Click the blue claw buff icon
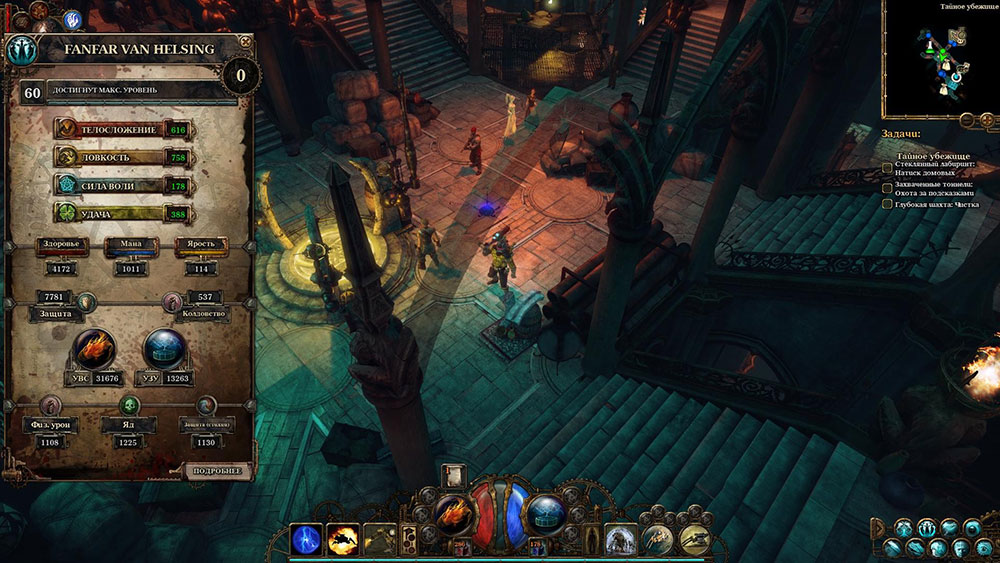The image size is (1000, 563). click(72, 19)
